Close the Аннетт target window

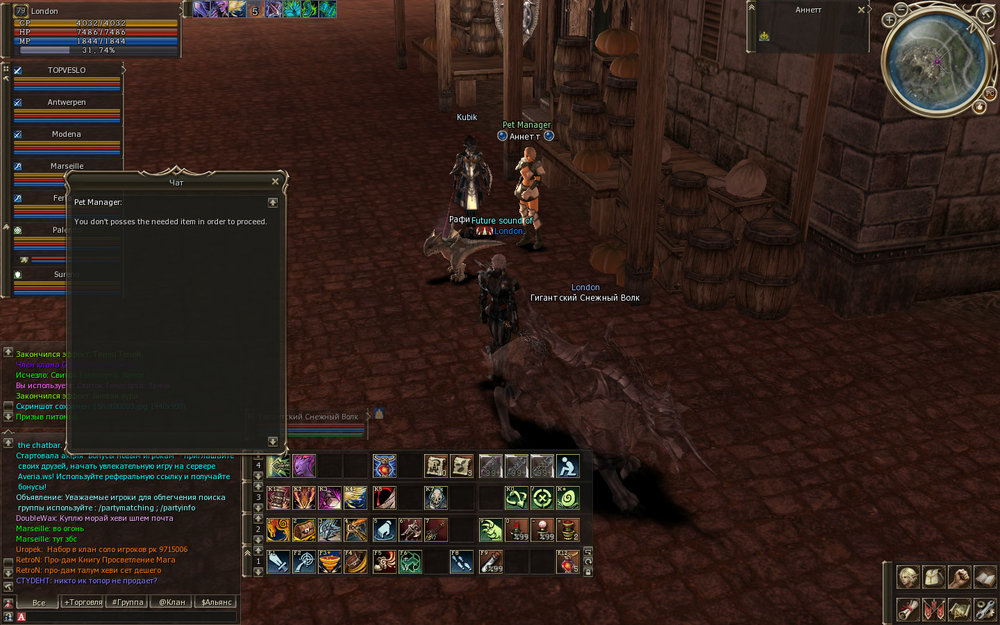pyautogui.click(x=861, y=9)
